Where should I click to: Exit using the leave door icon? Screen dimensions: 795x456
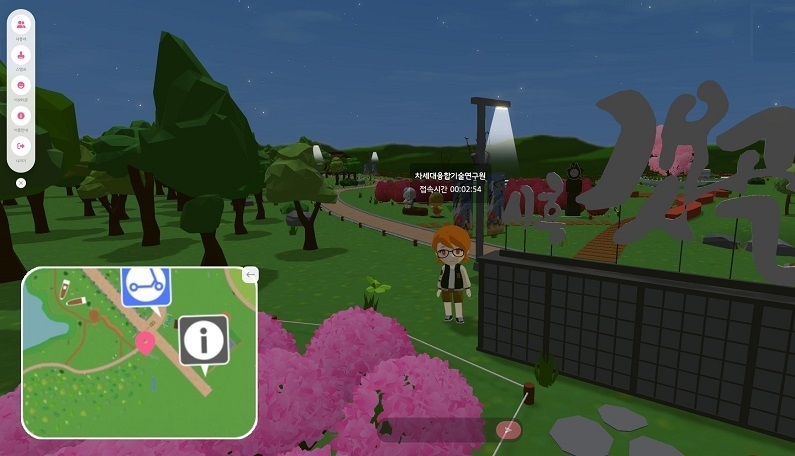click(22, 147)
